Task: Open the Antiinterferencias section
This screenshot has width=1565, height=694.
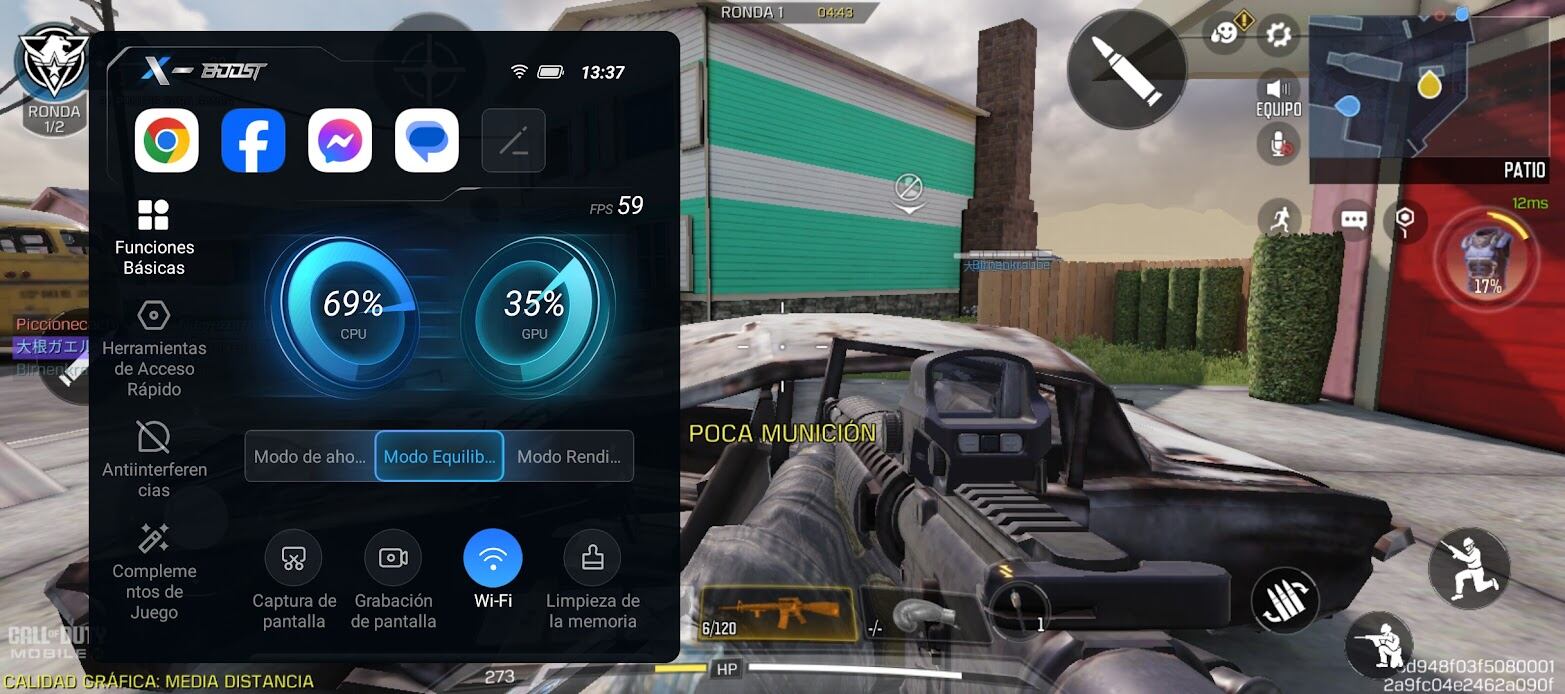Action: pos(154,459)
